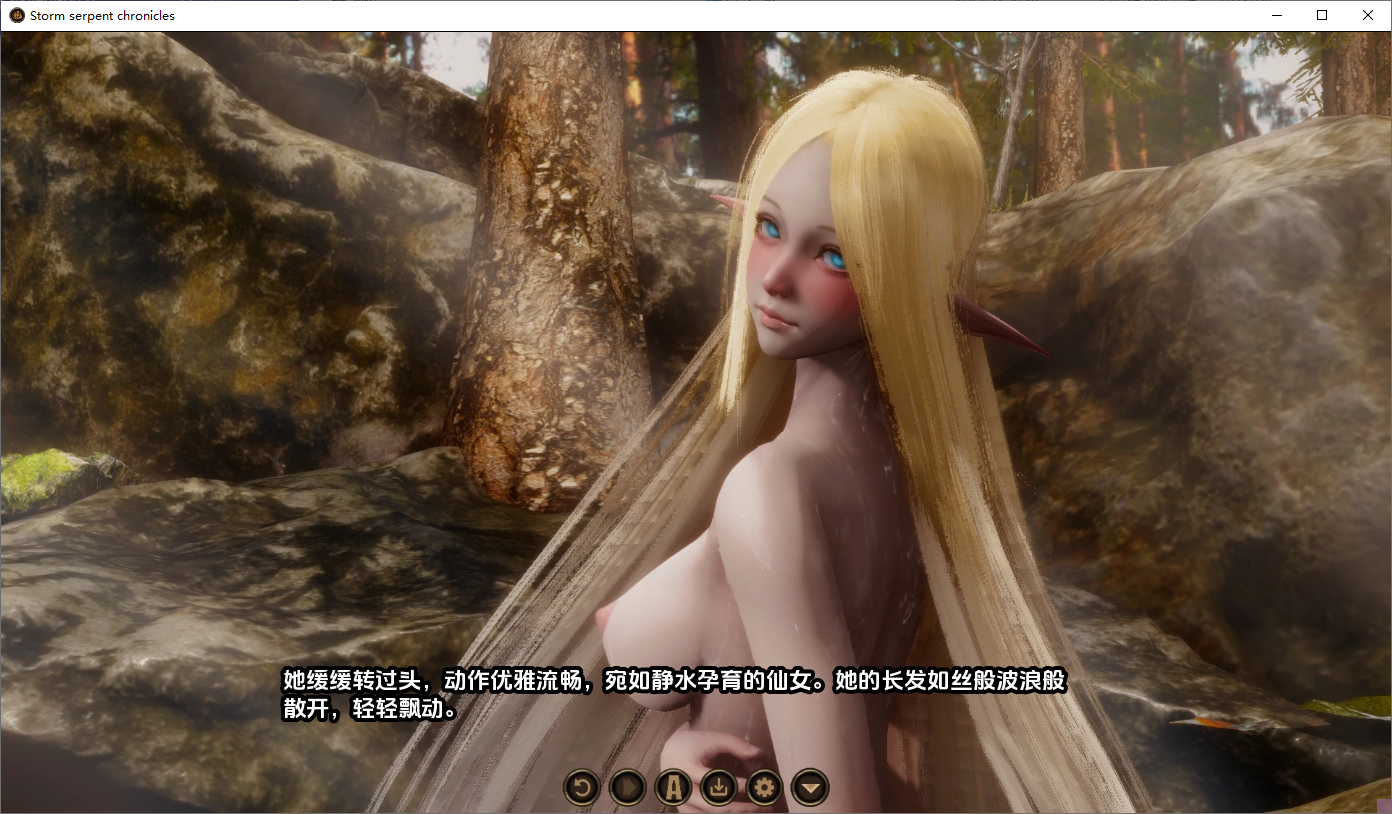Select the rollback icon to rewind dialogue
The height and width of the screenshot is (814, 1392).
point(581,787)
